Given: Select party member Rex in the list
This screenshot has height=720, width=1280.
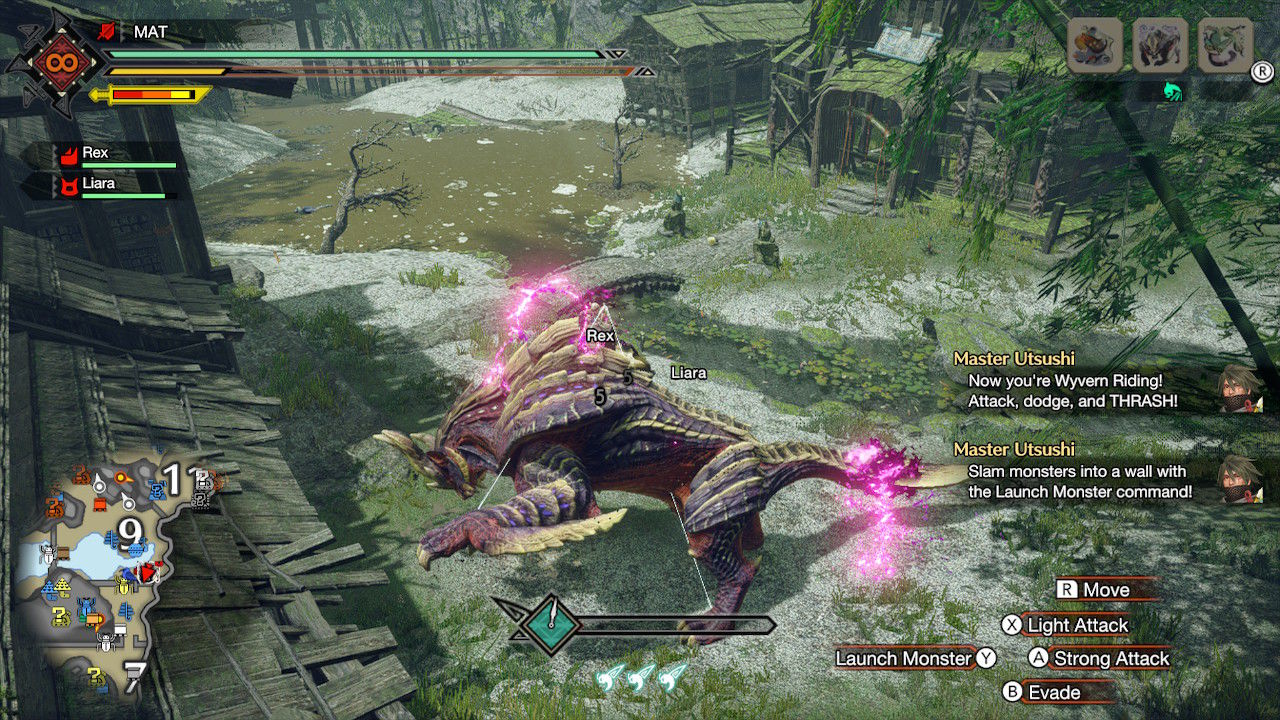Looking at the screenshot, I should (96, 153).
